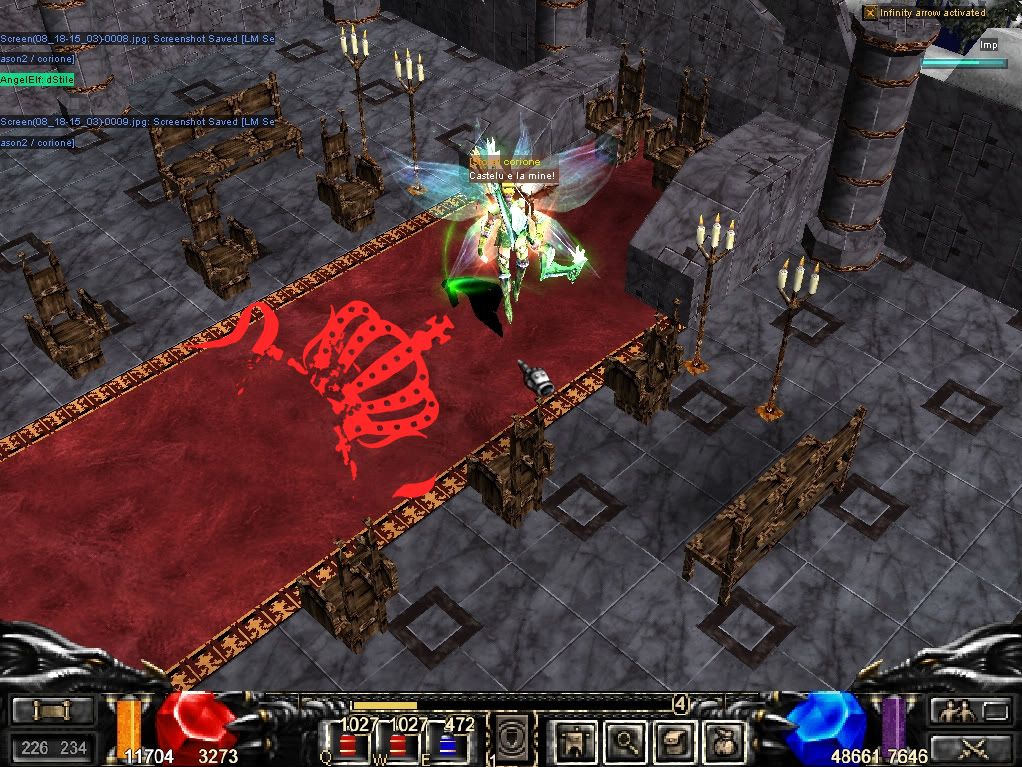Select the AngelElf chat message line
The height and width of the screenshot is (767, 1022).
click(37, 79)
